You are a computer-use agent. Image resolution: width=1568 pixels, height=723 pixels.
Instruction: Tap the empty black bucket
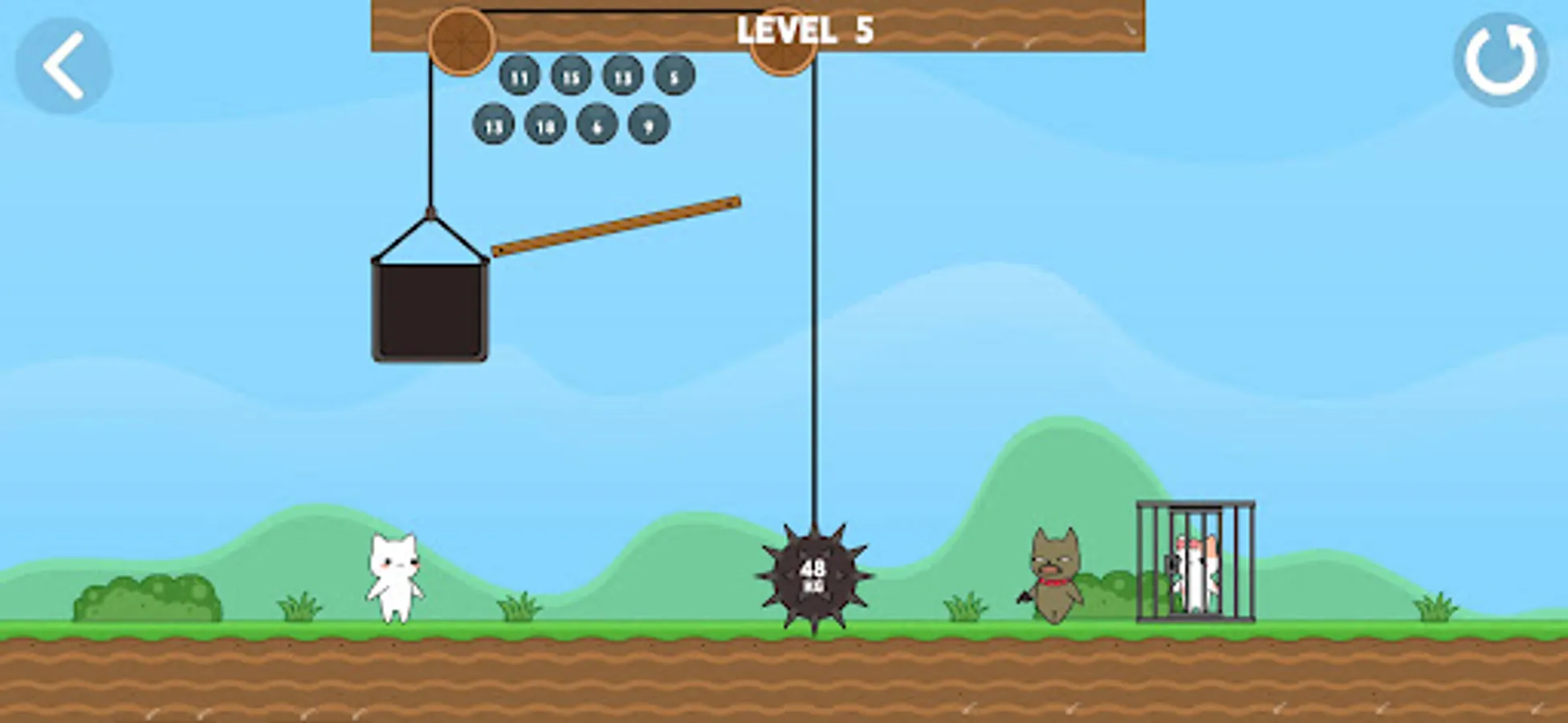point(431,313)
